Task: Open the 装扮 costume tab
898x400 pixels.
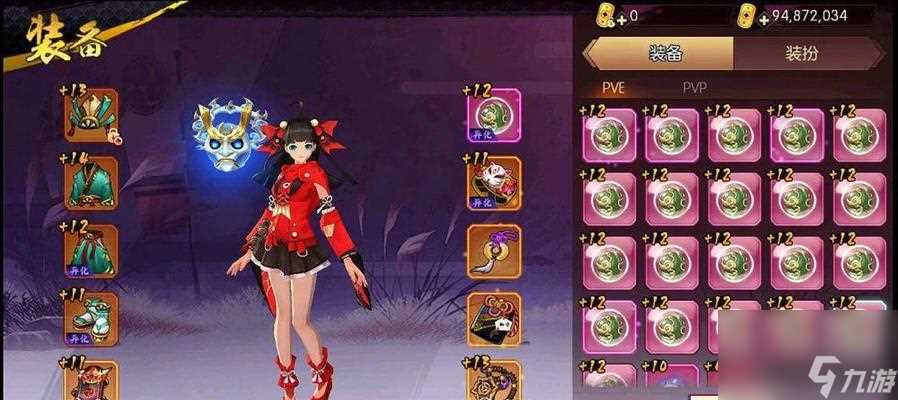Action: click(x=806, y=53)
